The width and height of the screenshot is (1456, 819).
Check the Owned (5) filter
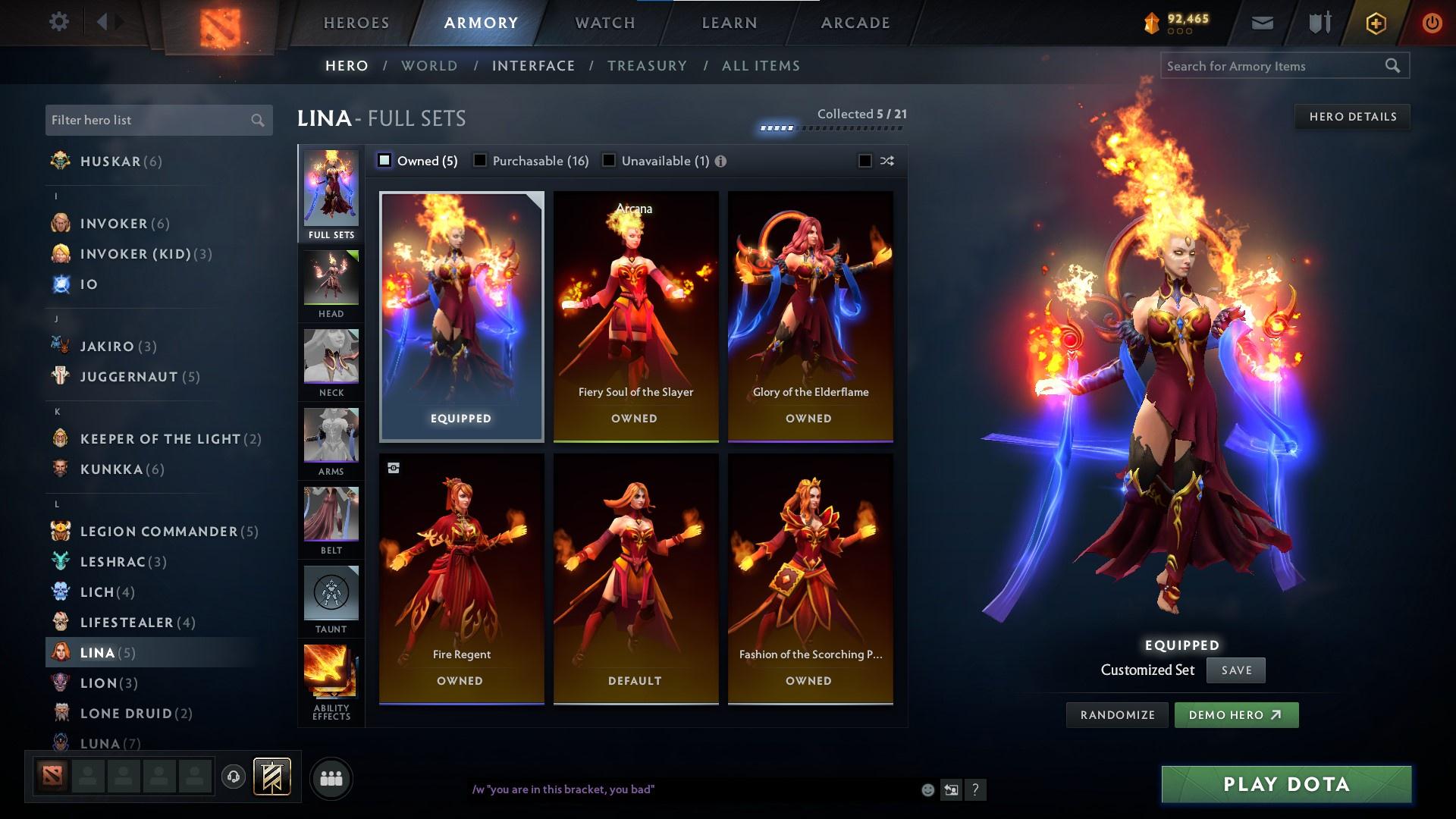click(x=385, y=161)
